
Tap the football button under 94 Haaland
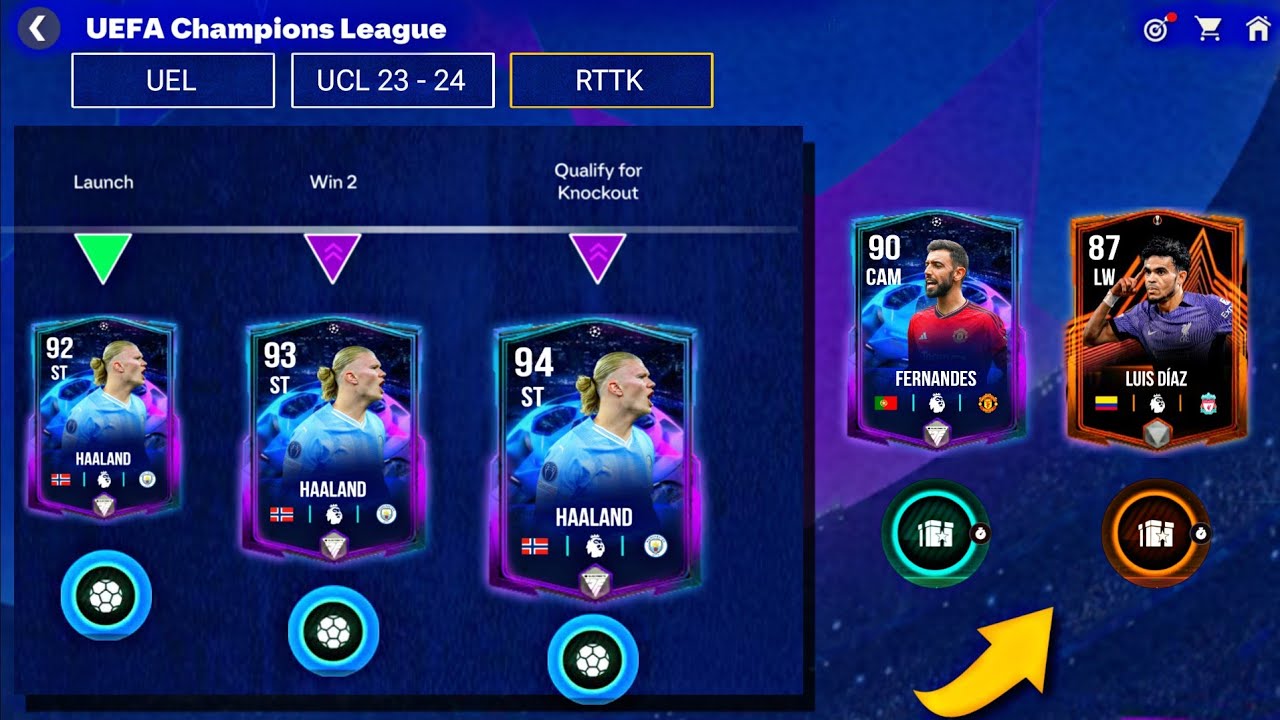[x=593, y=659]
